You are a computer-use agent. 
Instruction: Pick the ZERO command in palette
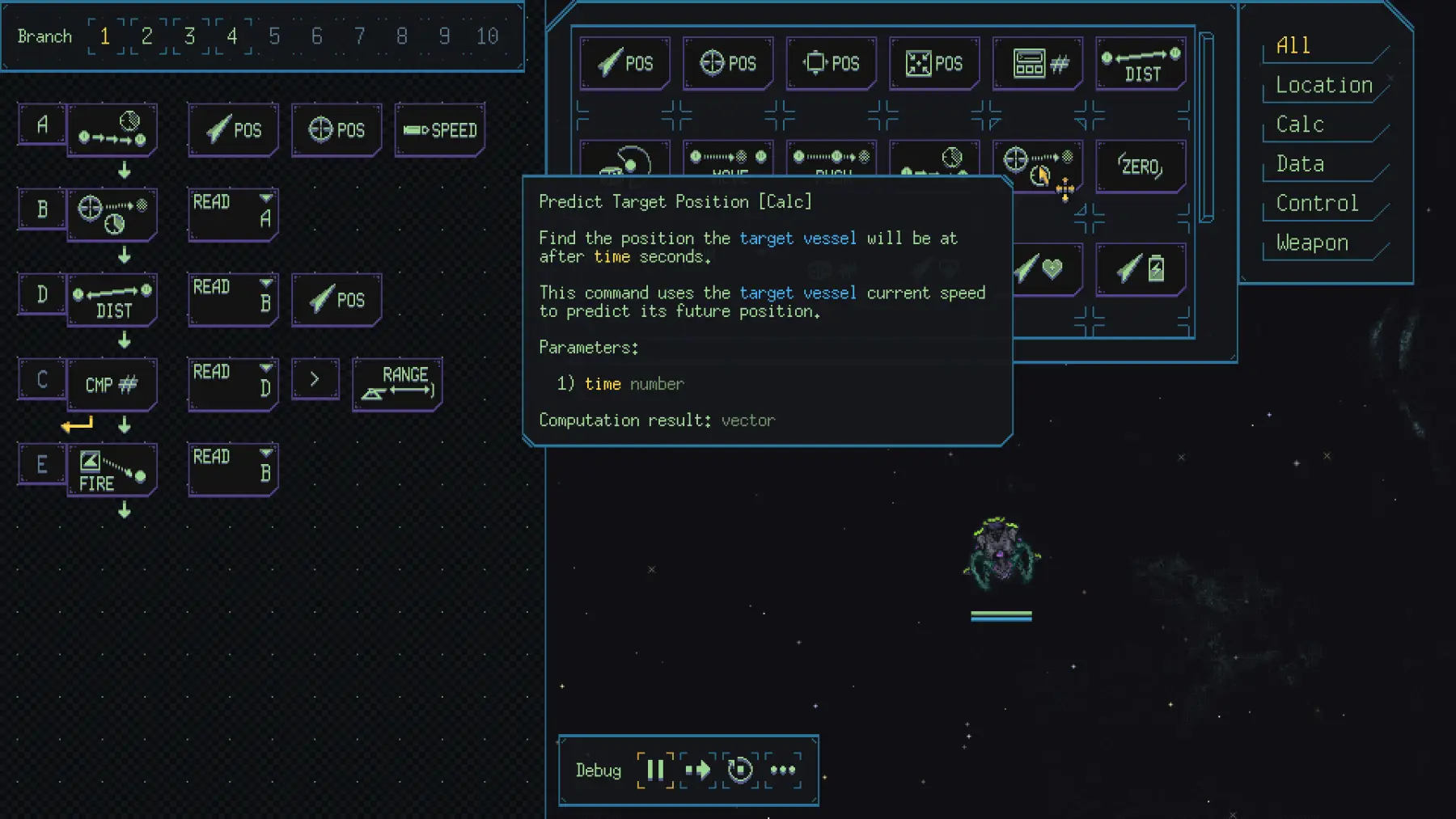[1141, 167]
